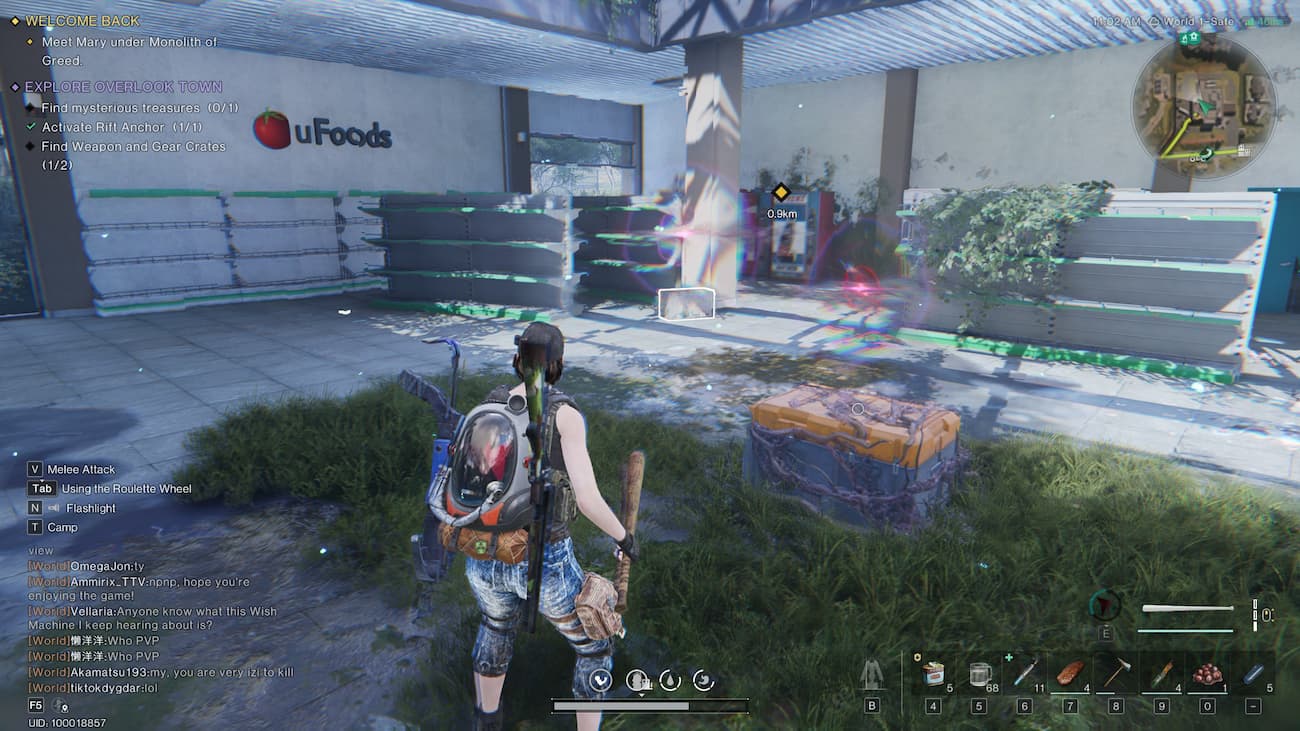
Task: Select the knife item in hotbar slot 6
Action: (x=1026, y=673)
